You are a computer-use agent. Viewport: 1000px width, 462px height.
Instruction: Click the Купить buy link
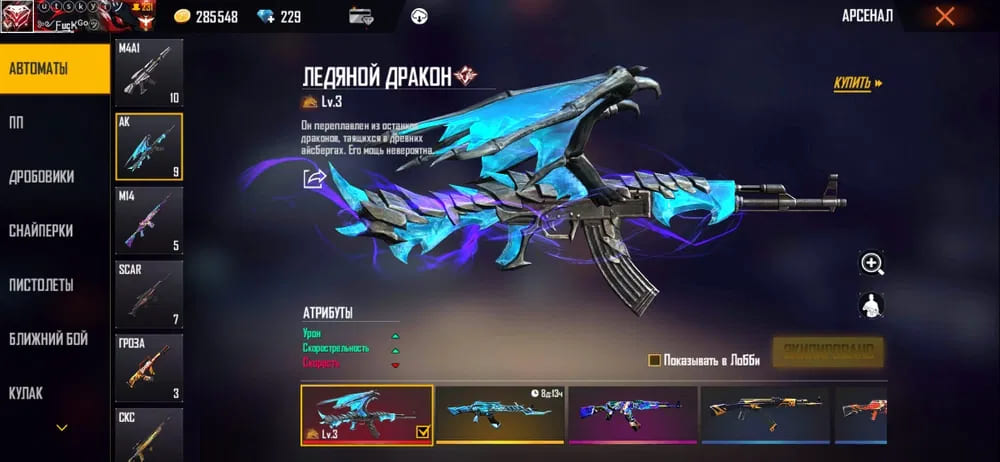pyautogui.click(x=857, y=83)
